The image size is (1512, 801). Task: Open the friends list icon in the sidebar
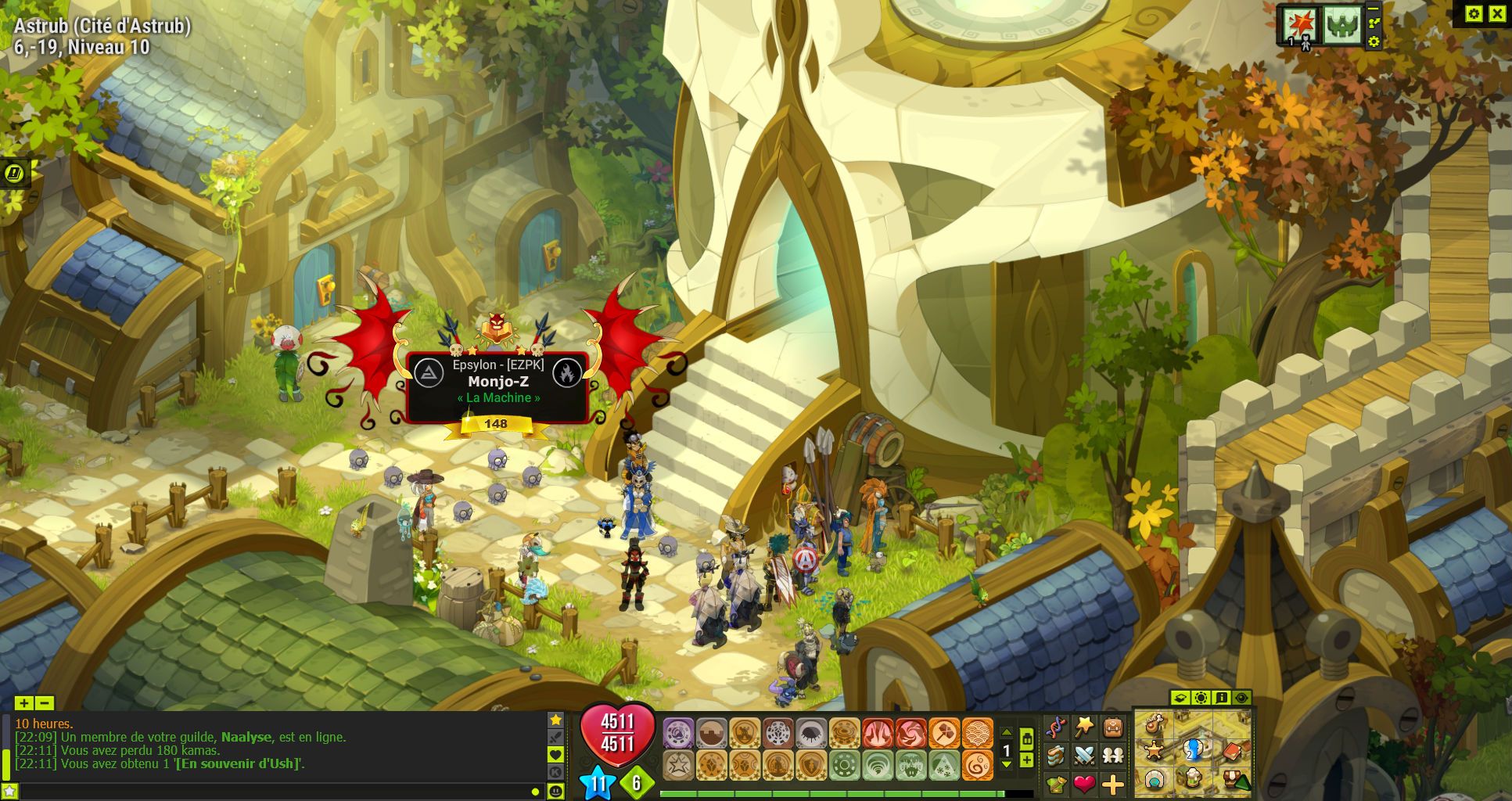1112,755
